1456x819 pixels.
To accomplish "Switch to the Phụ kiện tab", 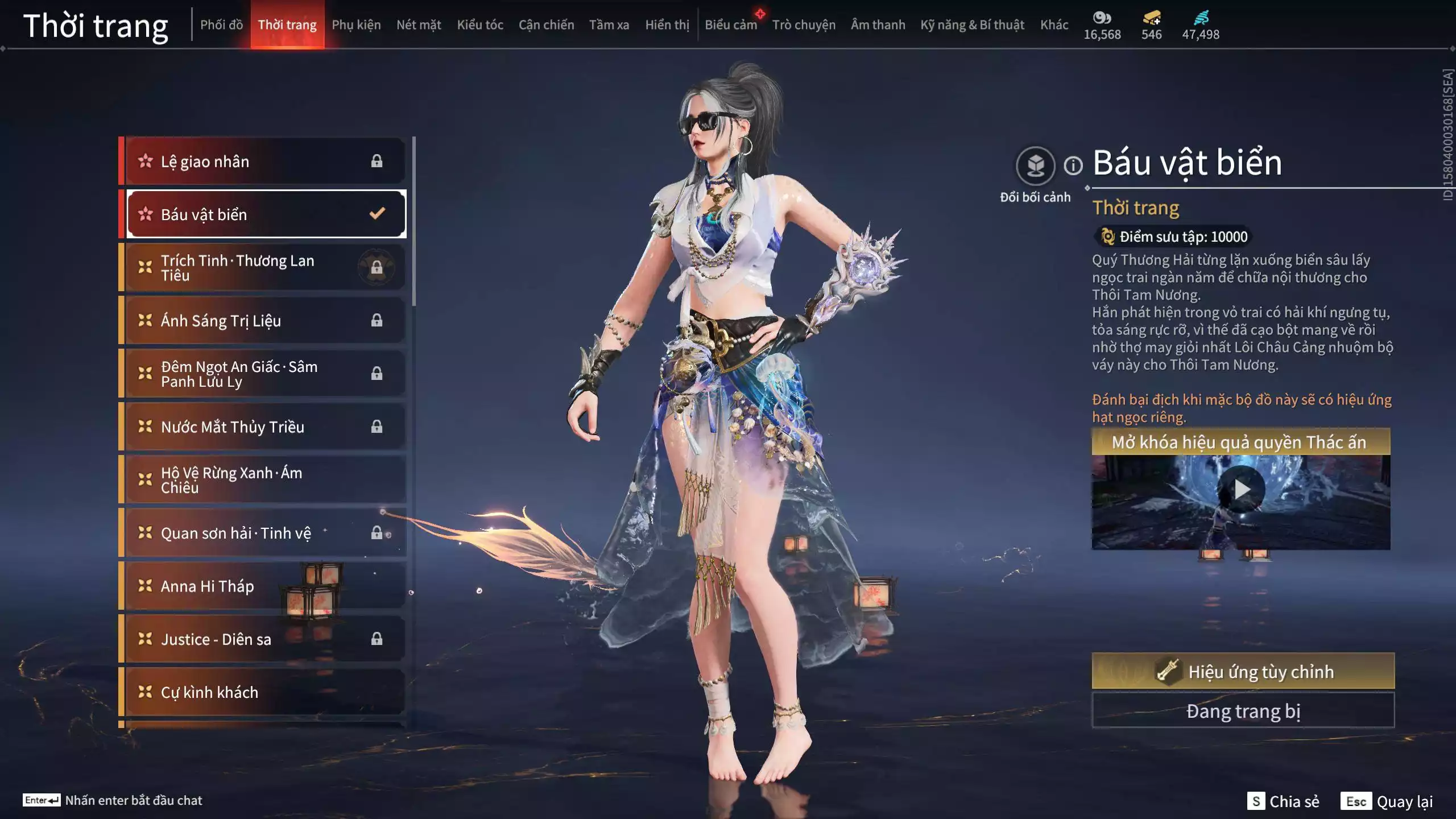I will point(356,24).
